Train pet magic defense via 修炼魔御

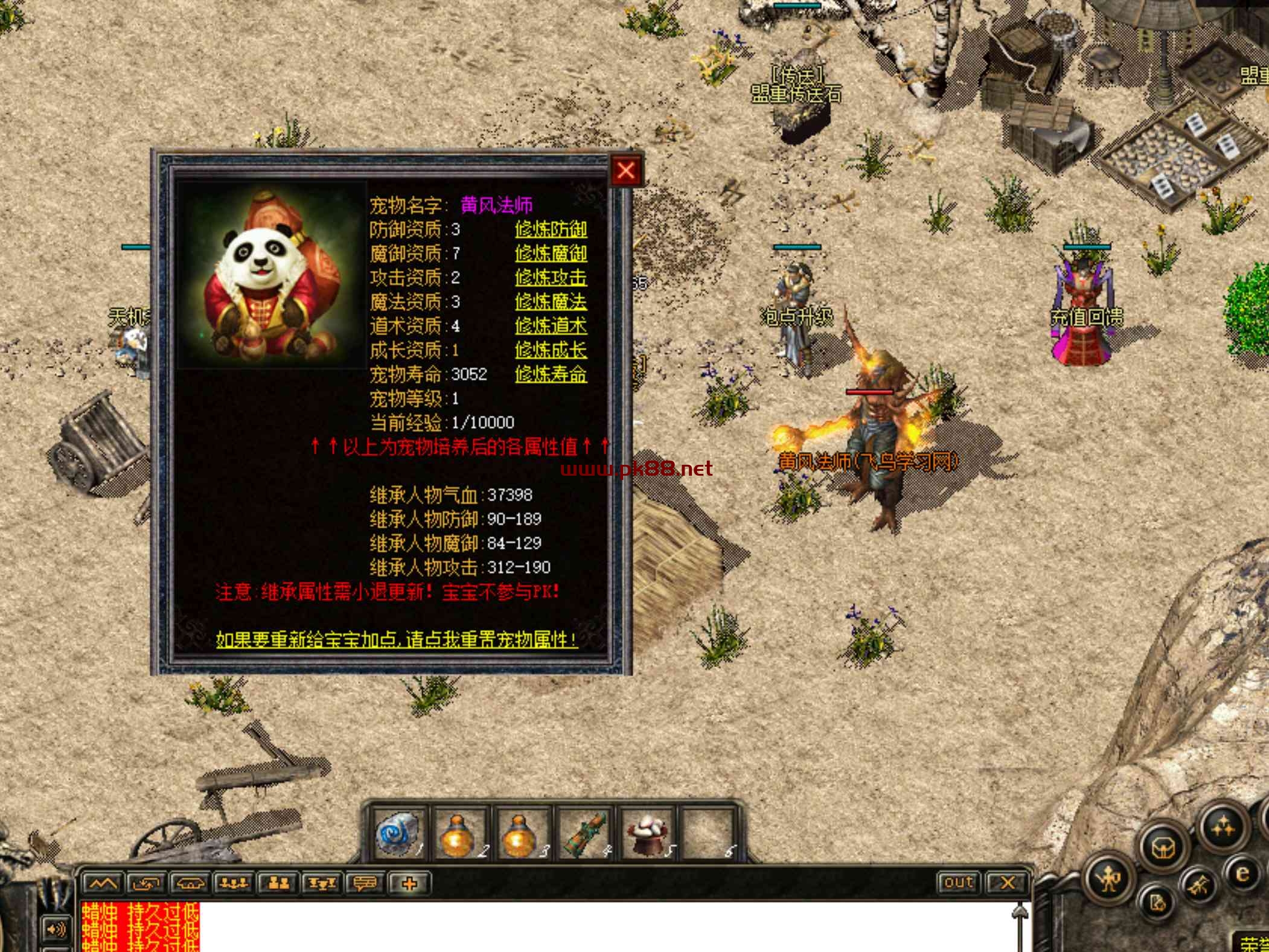pyautogui.click(x=551, y=254)
